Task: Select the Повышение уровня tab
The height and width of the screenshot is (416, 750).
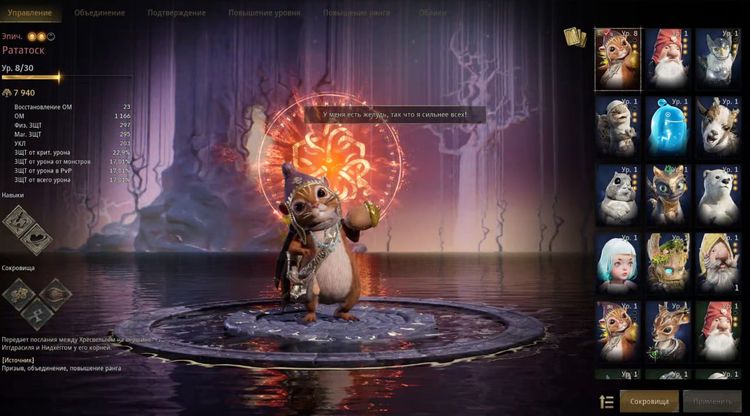Action: tap(264, 13)
